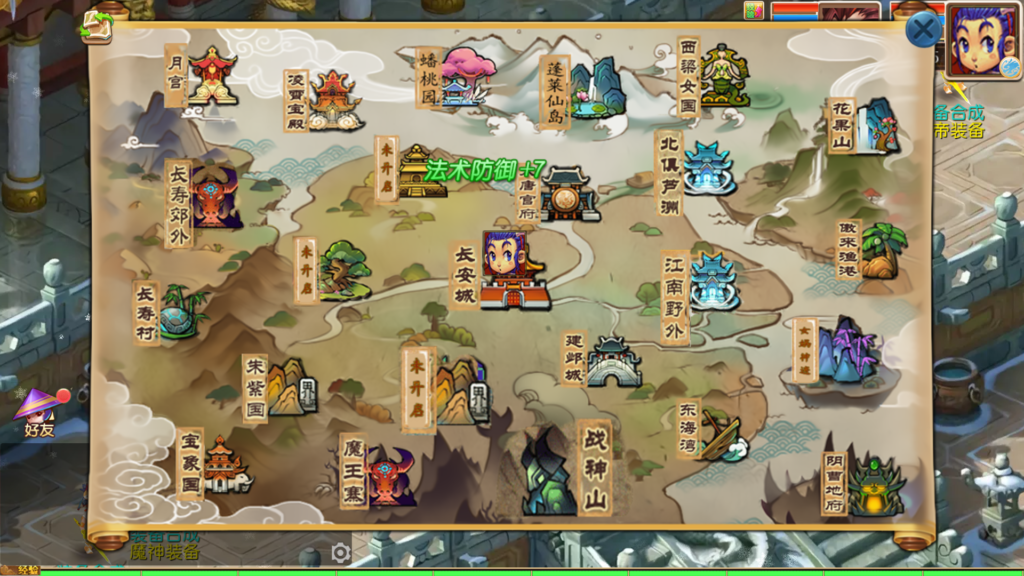Travel to 江南野外

click(712, 283)
